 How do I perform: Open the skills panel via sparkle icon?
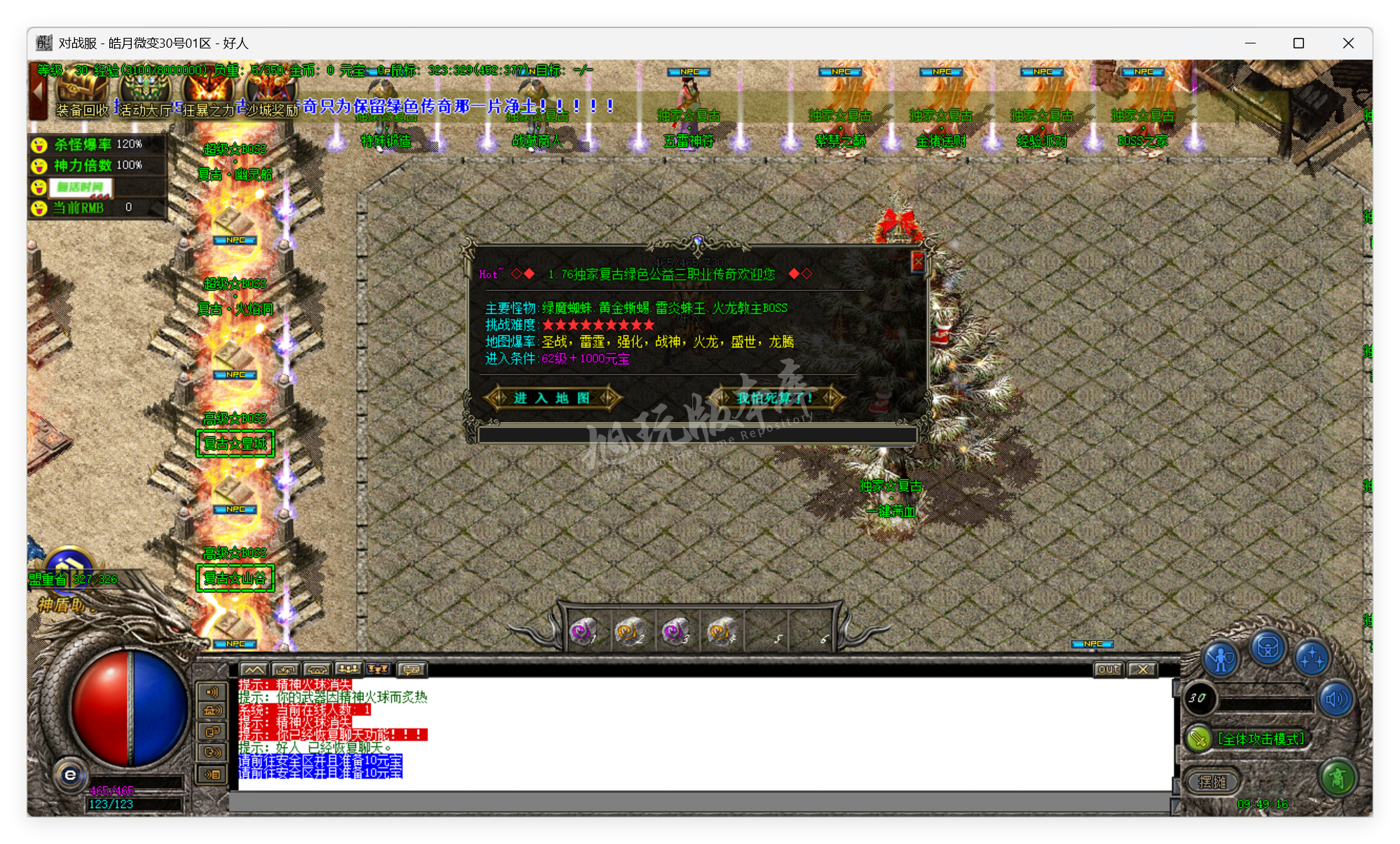click(x=1312, y=658)
